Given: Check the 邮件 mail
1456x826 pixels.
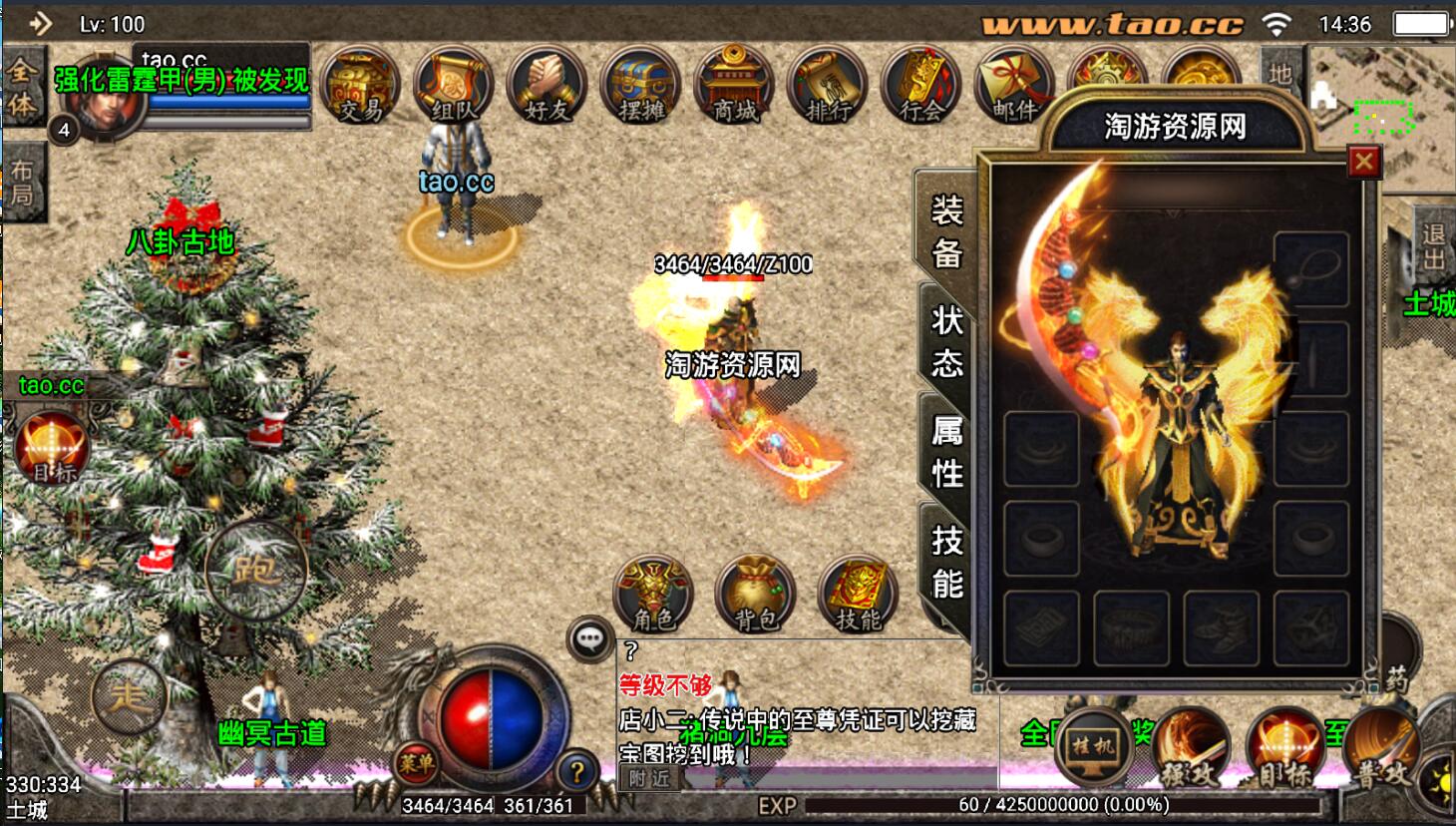Looking at the screenshot, I should point(1014,88).
